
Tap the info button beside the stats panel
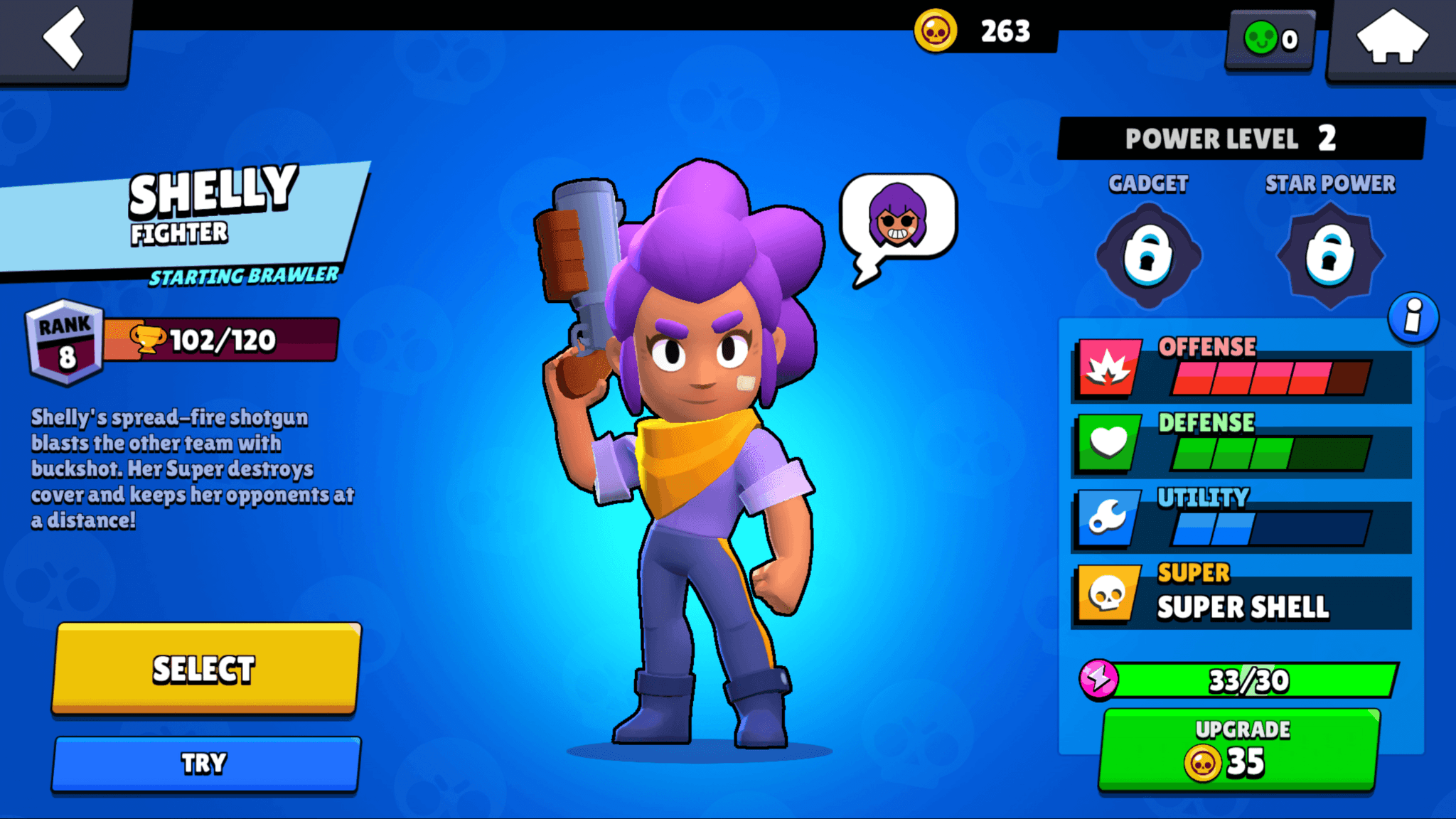[1413, 319]
